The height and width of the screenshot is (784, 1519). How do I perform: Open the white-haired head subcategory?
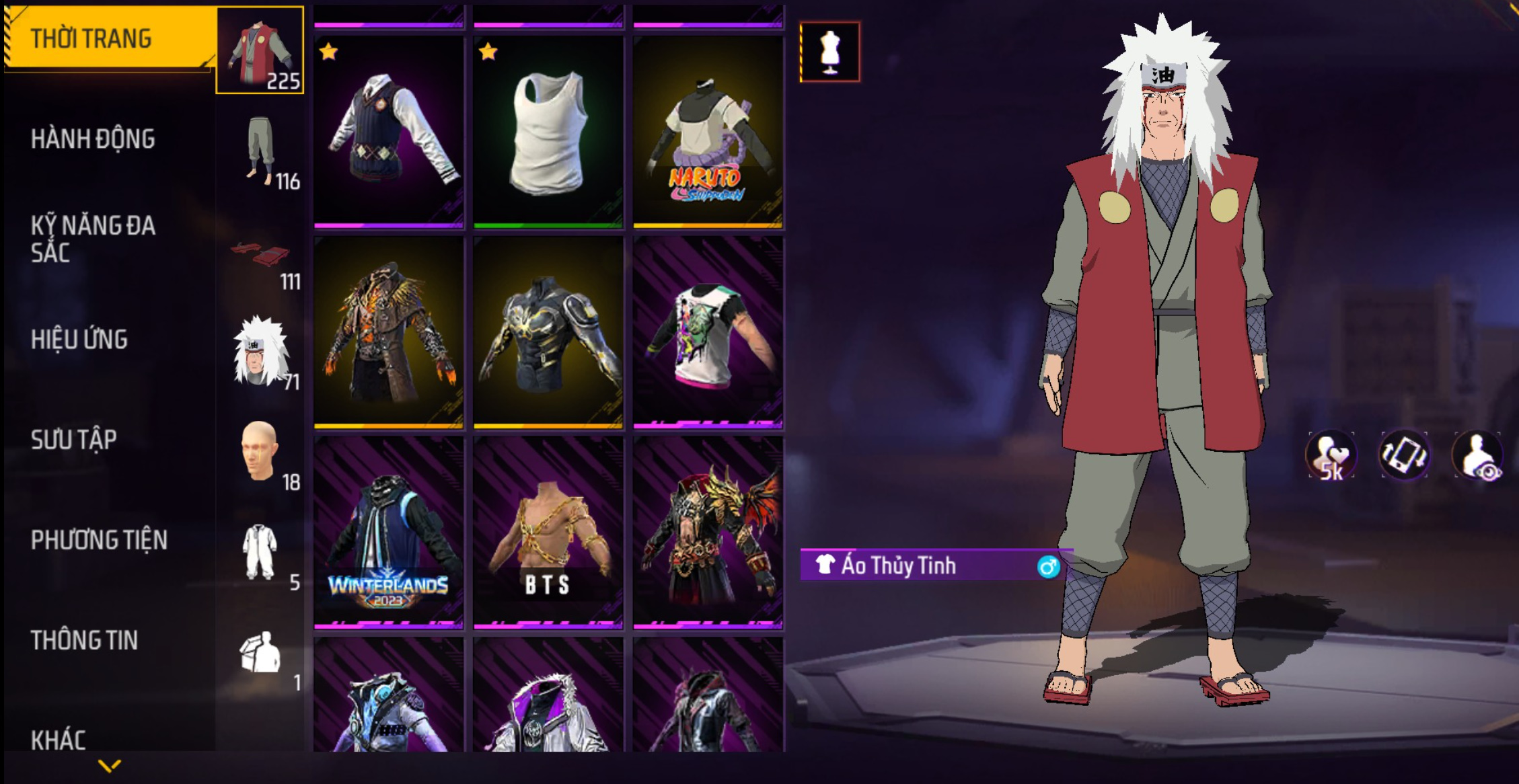point(261,352)
